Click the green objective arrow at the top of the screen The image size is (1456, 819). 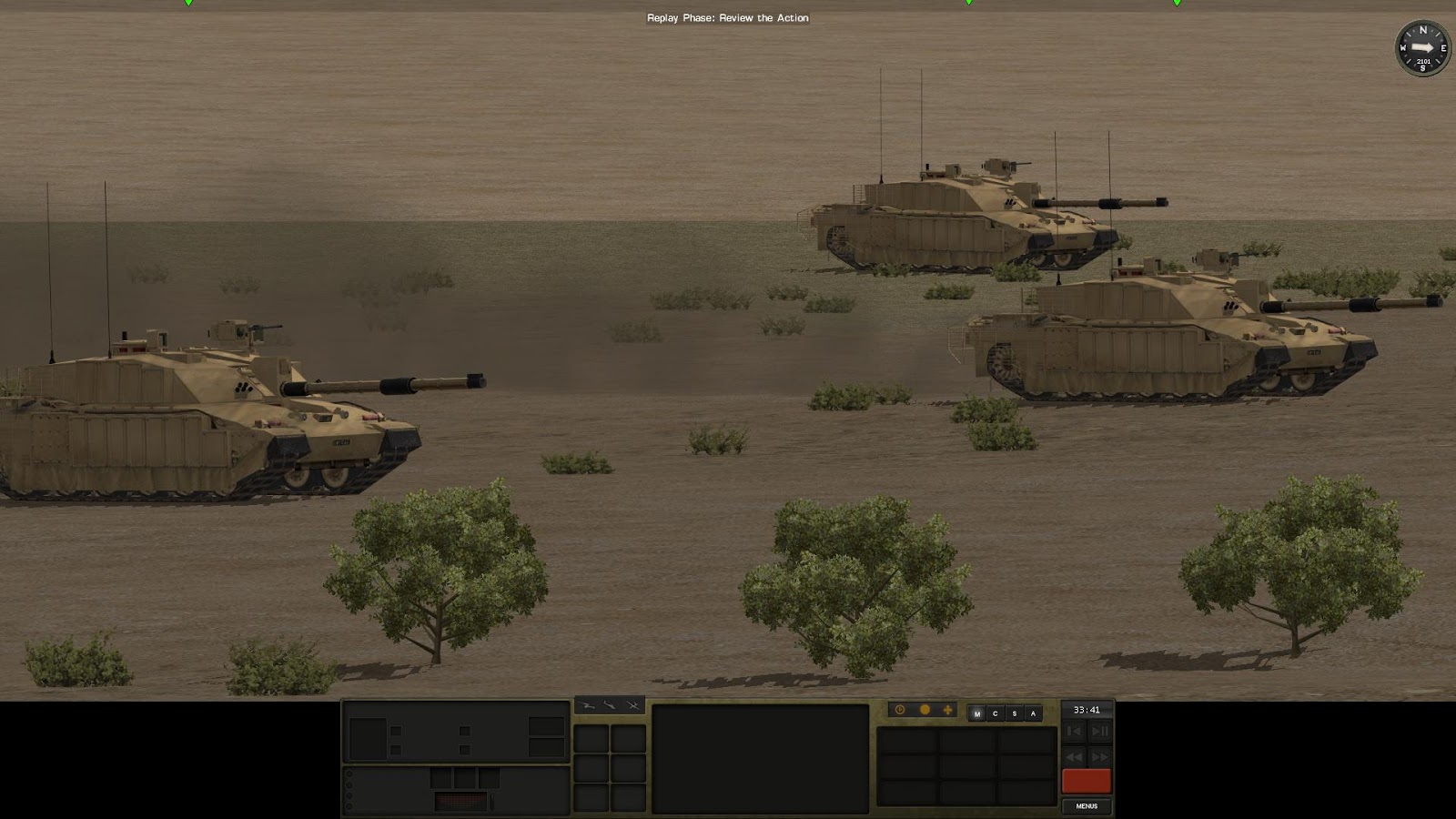tap(188, 5)
